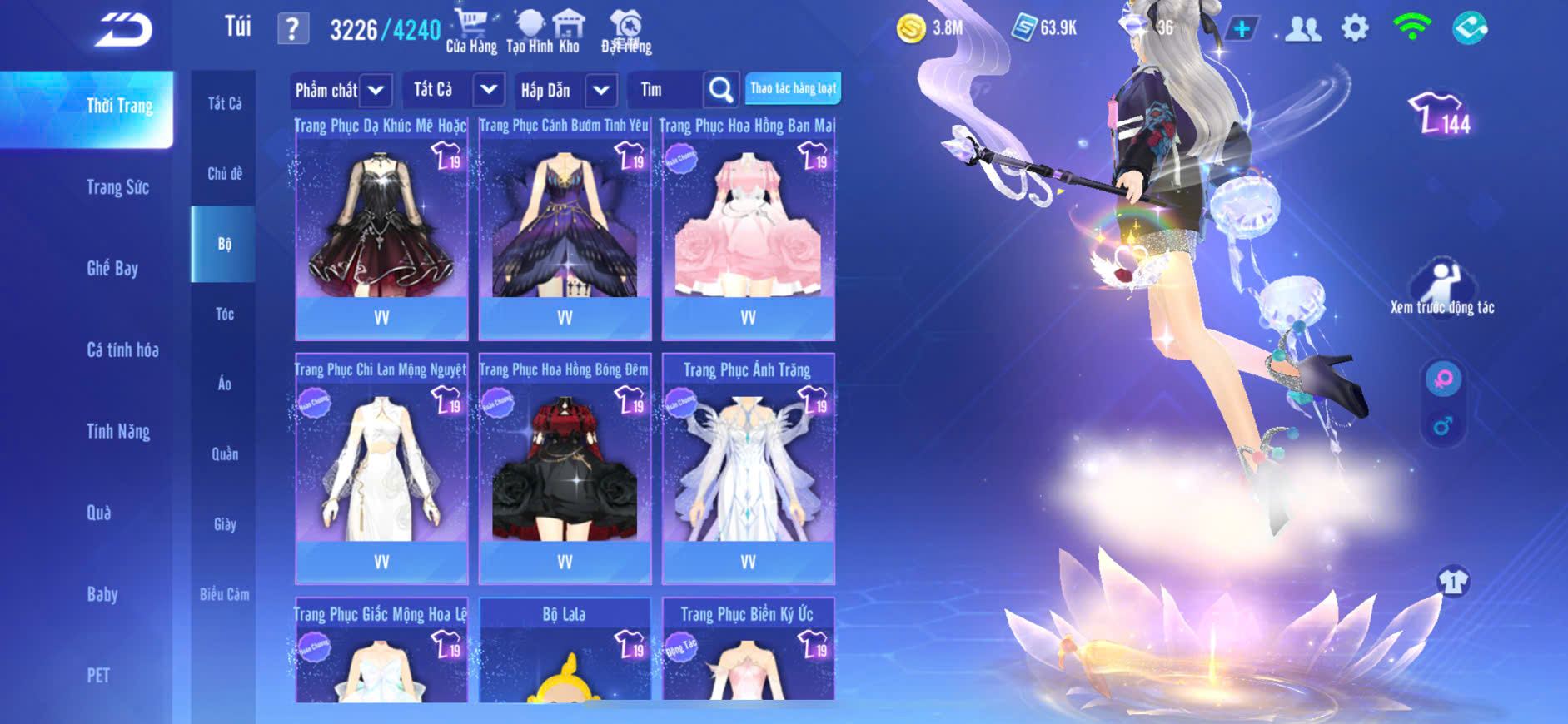Open the Kho storage
Image resolution: width=1568 pixels, height=724 pixels.
(x=569, y=32)
